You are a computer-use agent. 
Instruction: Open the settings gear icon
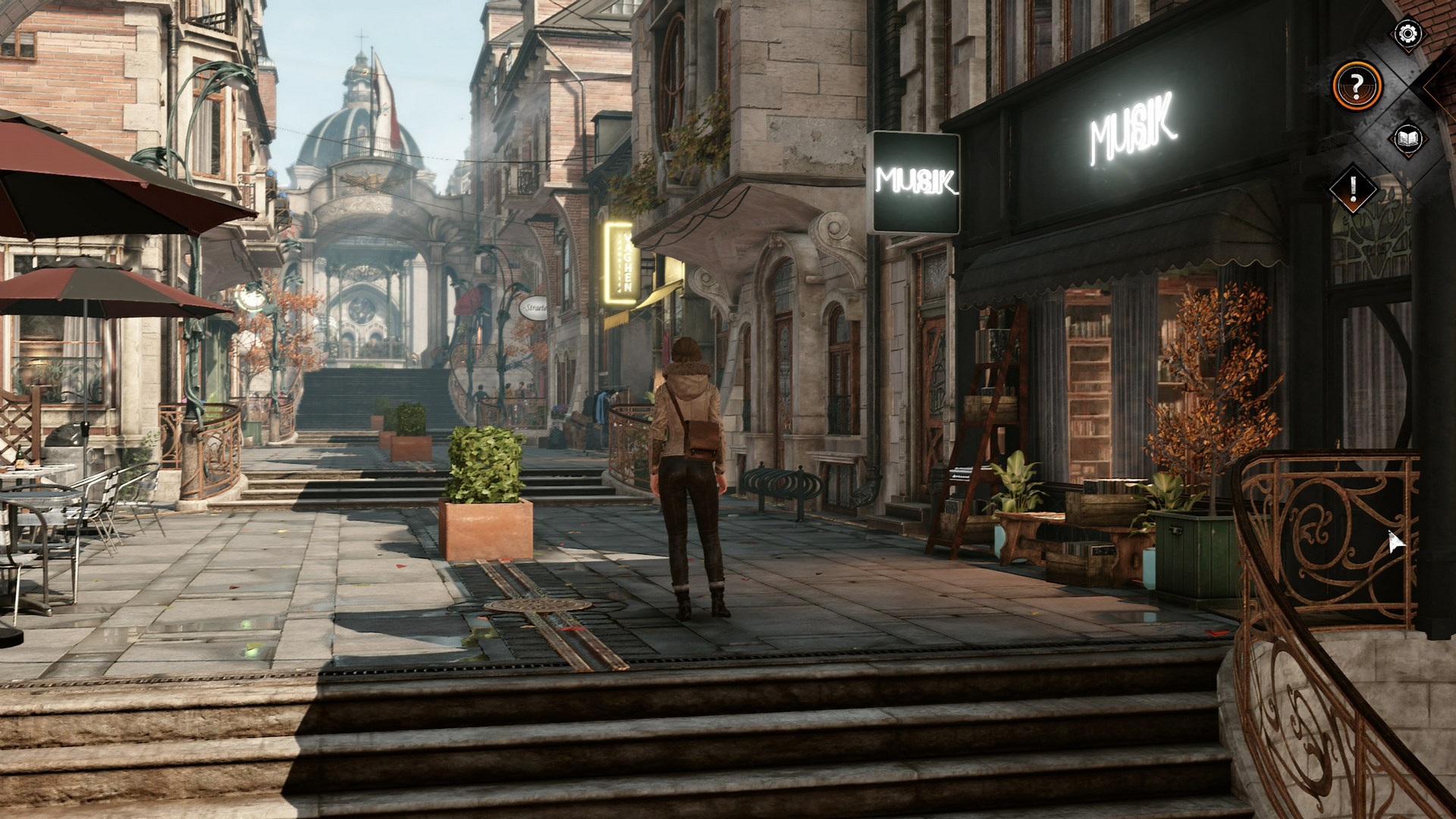coord(1407,34)
